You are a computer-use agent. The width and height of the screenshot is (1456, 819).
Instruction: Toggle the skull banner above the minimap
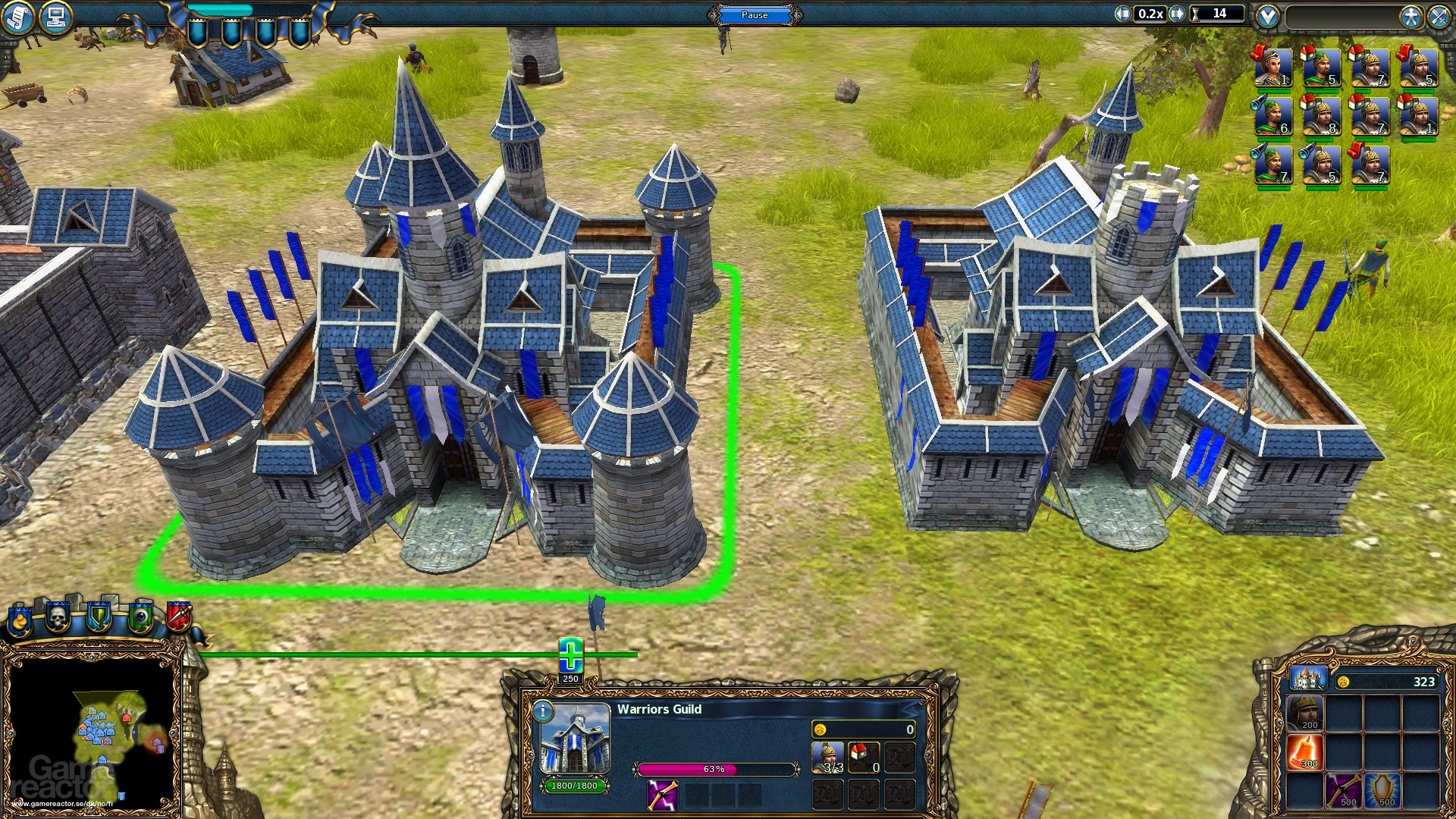click(57, 616)
